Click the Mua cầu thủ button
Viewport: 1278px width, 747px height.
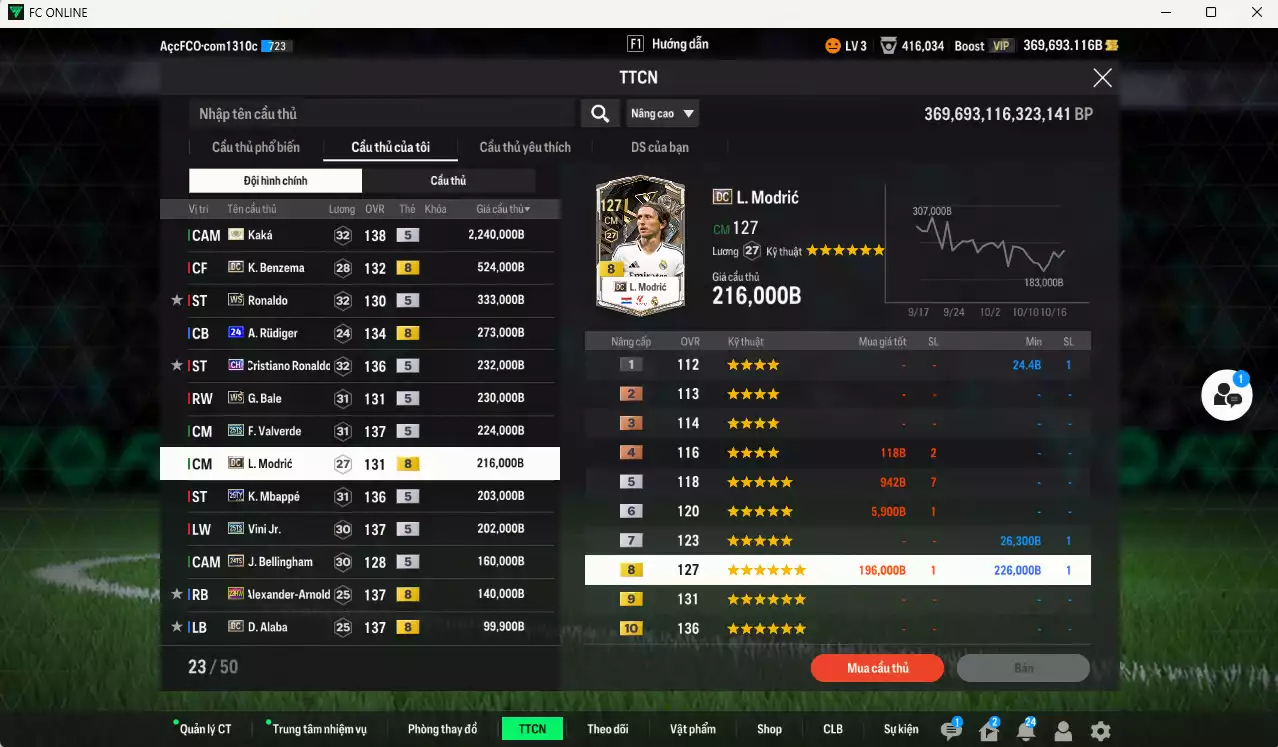tap(877, 668)
